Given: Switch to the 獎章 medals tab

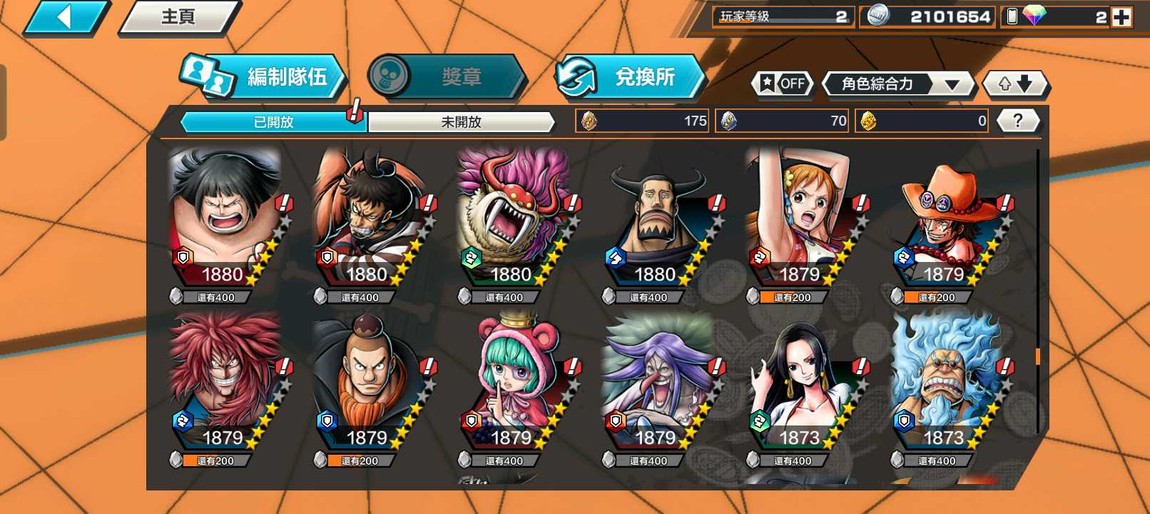Looking at the screenshot, I should pyautogui.click(x=448, y=77).
